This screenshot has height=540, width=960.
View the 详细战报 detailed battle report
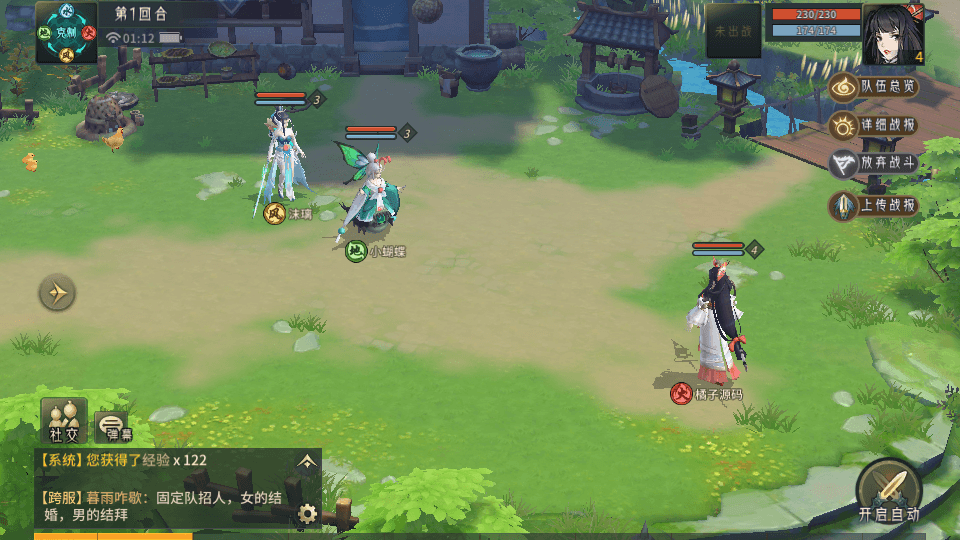(874, 126)
